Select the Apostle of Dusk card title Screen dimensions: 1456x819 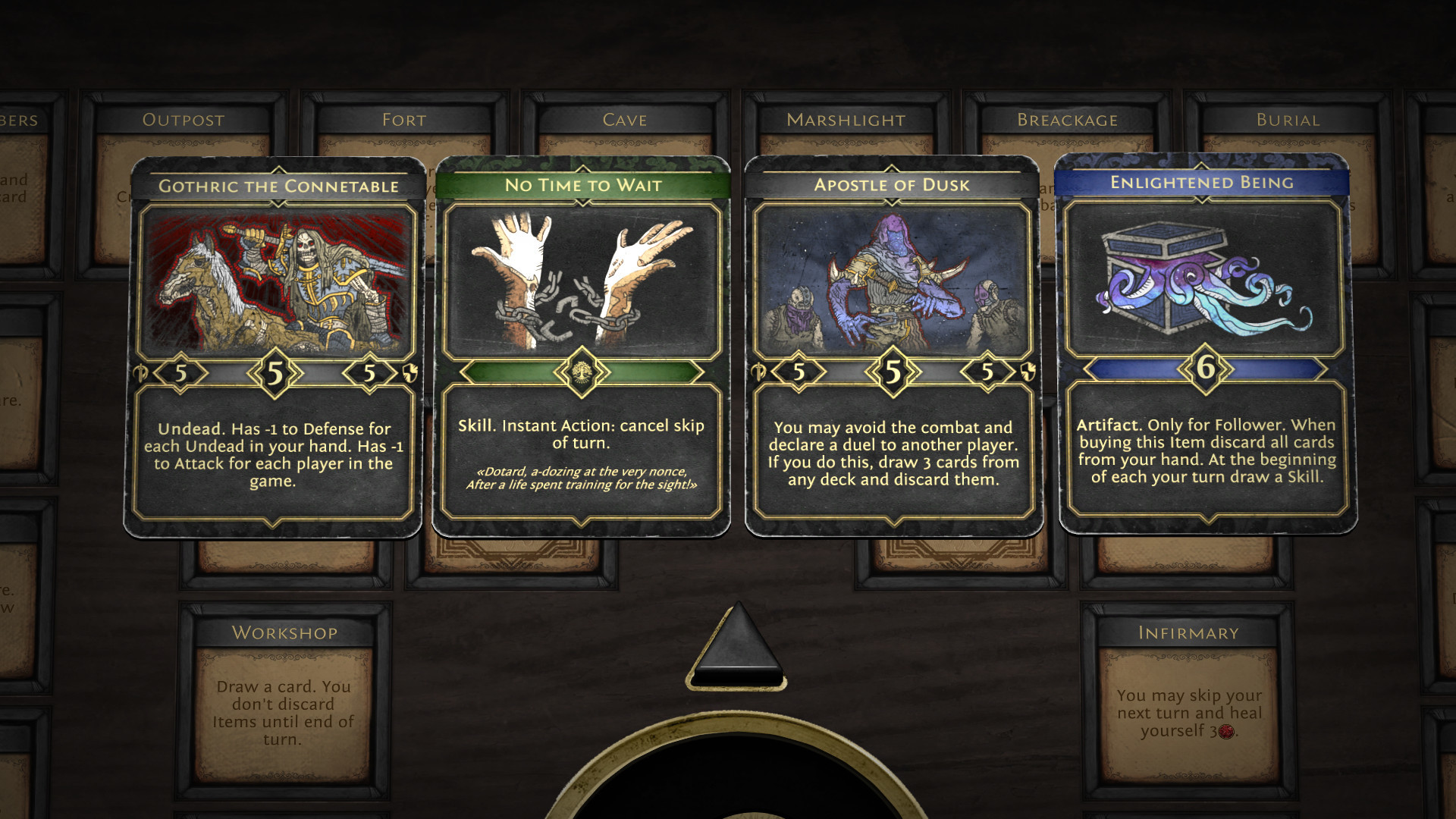pyautogui.click(x=892, y=184)
